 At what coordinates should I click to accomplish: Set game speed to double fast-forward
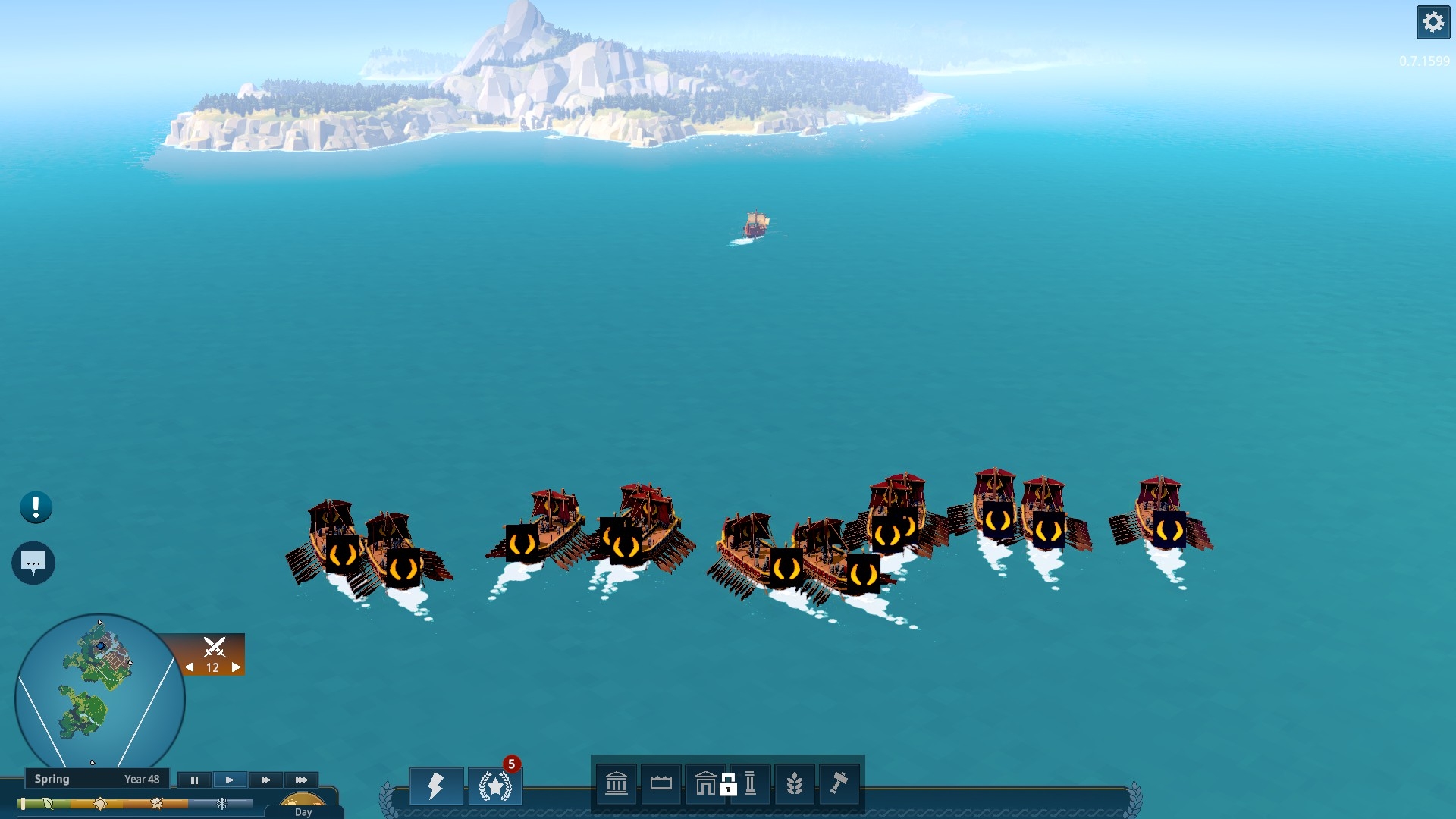pos(265,780)
